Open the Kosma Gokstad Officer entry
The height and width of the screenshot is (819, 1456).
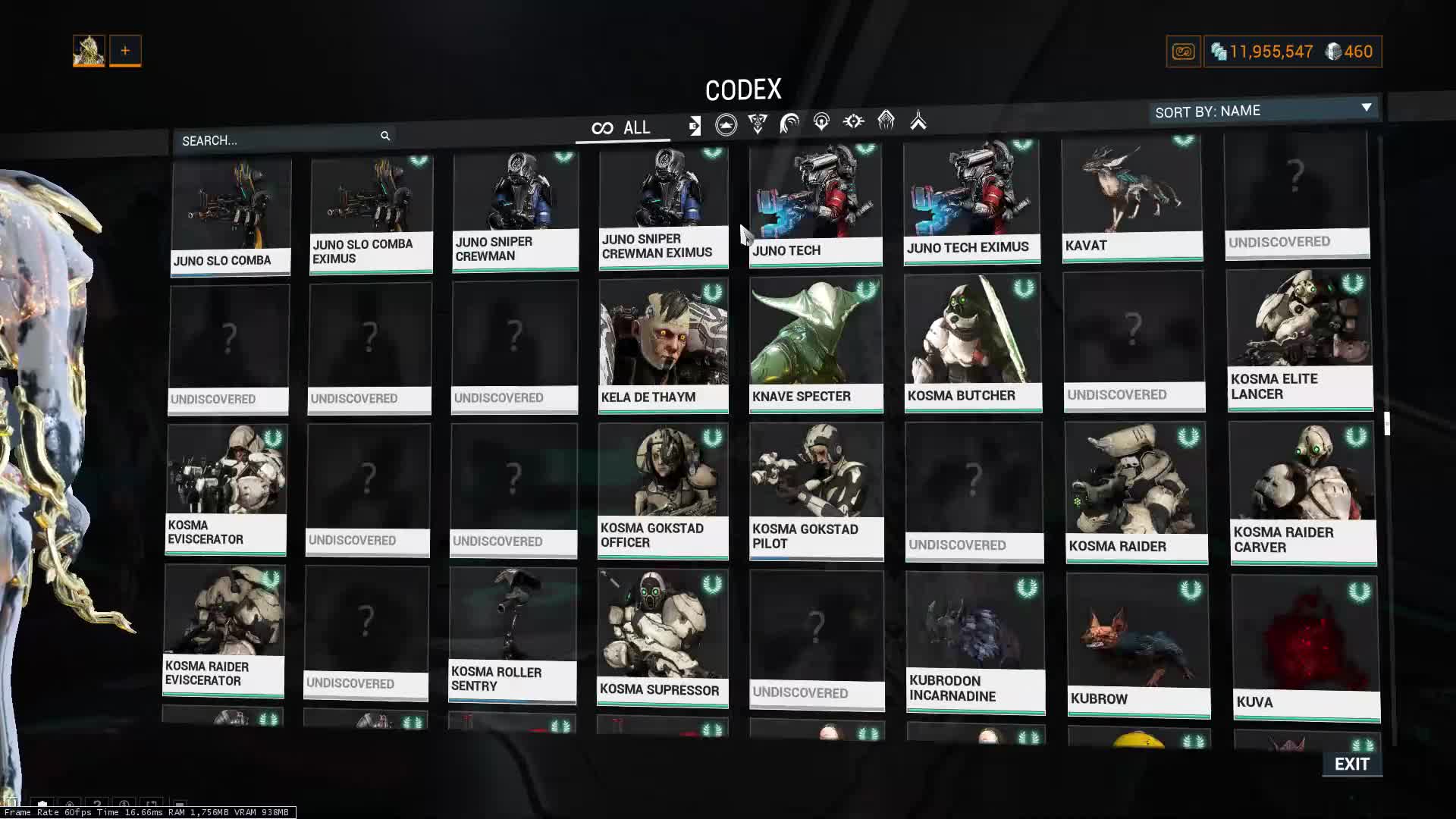point(663,491)
